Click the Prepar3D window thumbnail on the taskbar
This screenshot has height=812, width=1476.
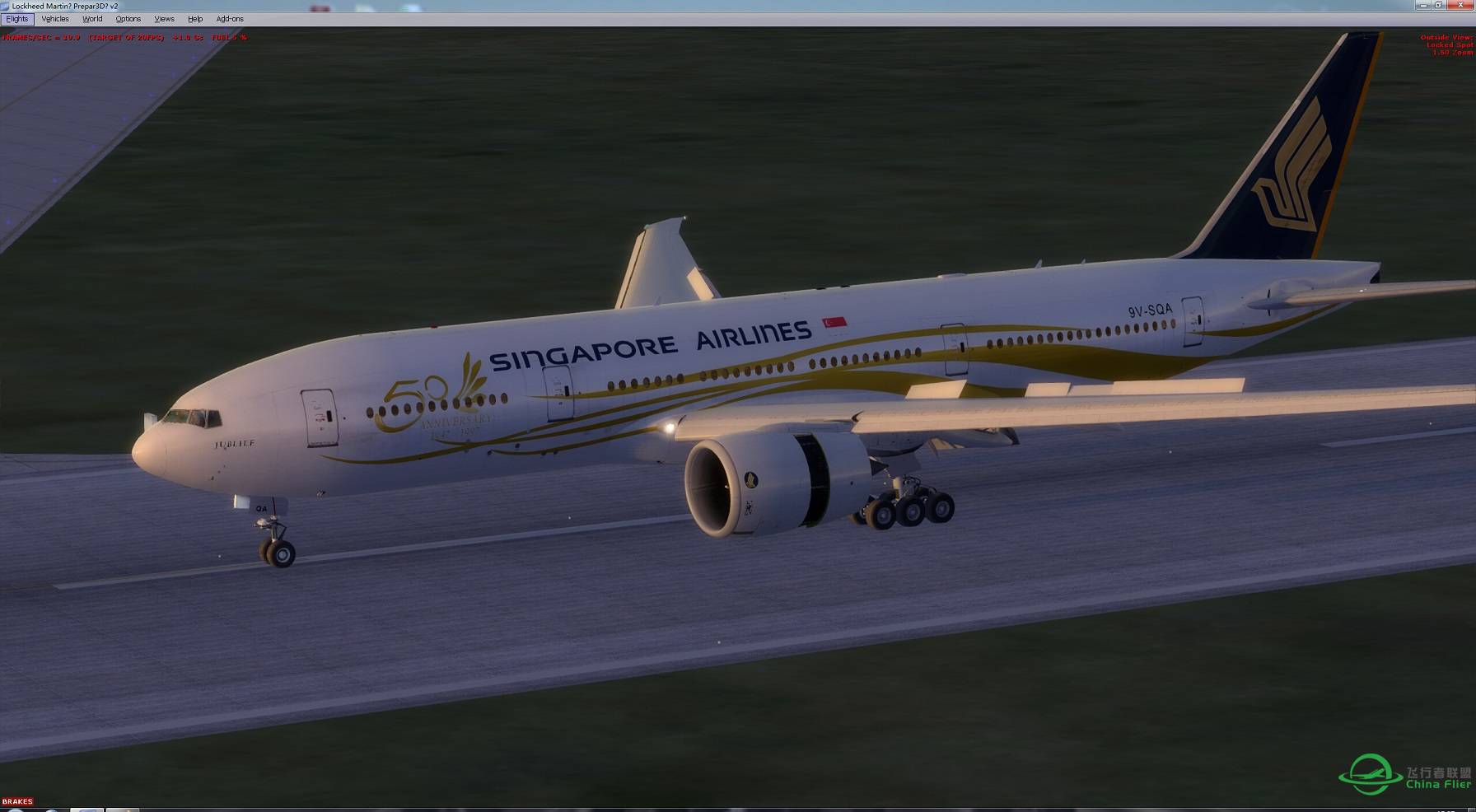pyautogui.click(x=87, y=810)
